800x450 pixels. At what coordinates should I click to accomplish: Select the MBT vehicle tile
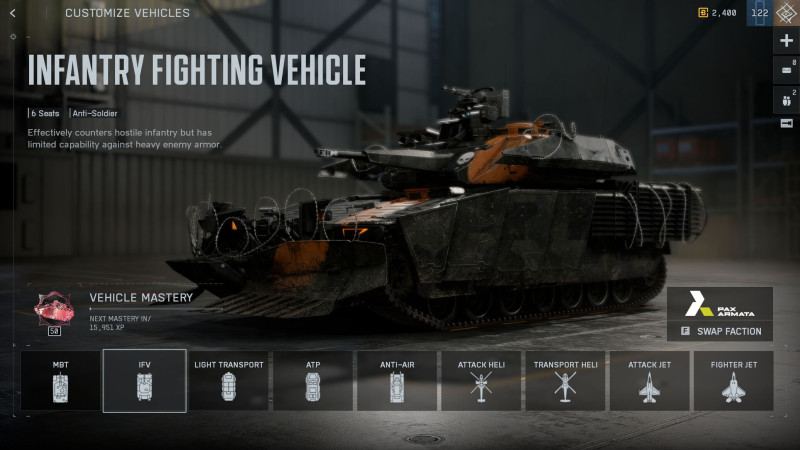[x=61, y=380]
